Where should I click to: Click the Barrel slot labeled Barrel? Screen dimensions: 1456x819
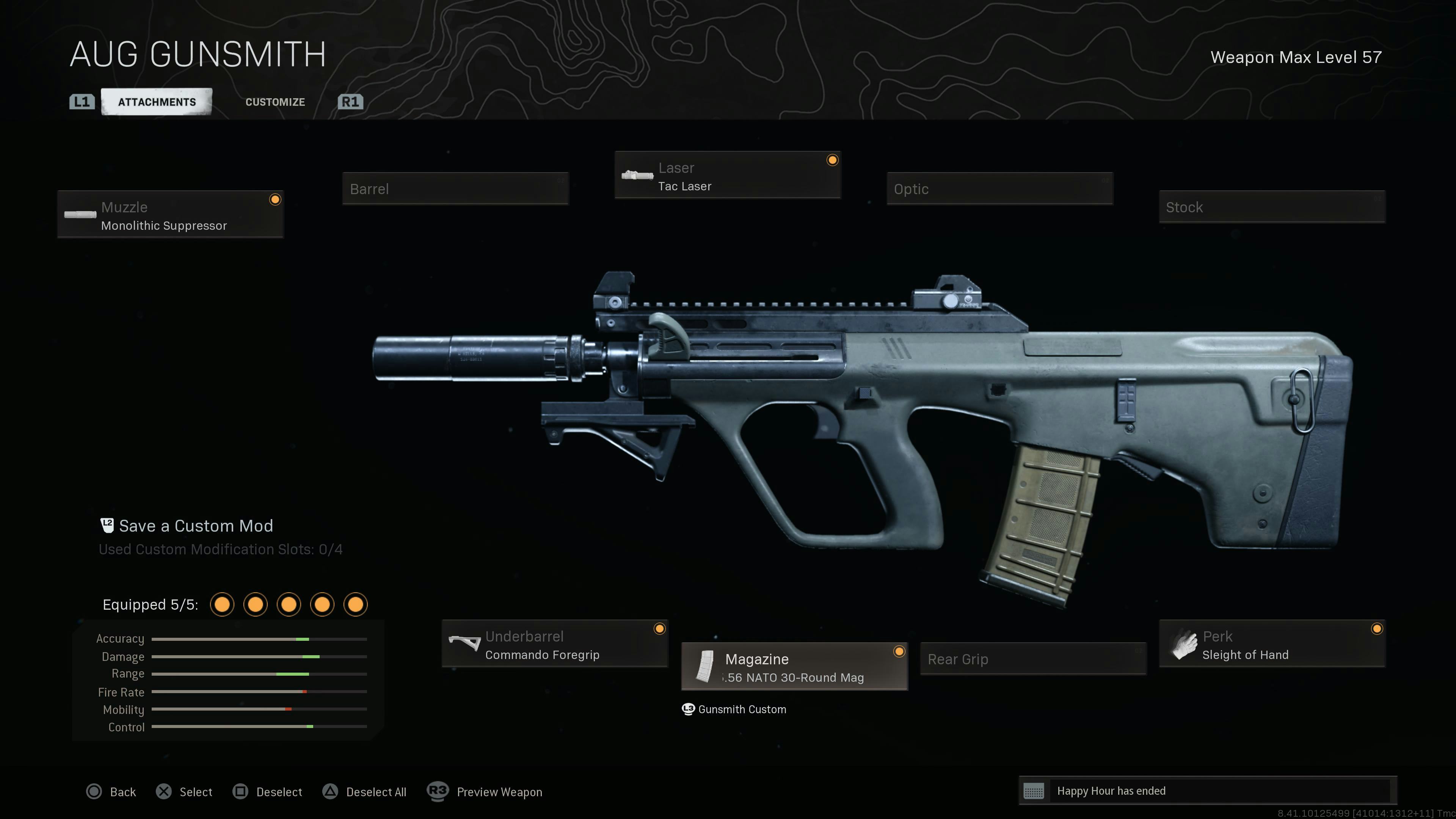(x=455, y=189)
